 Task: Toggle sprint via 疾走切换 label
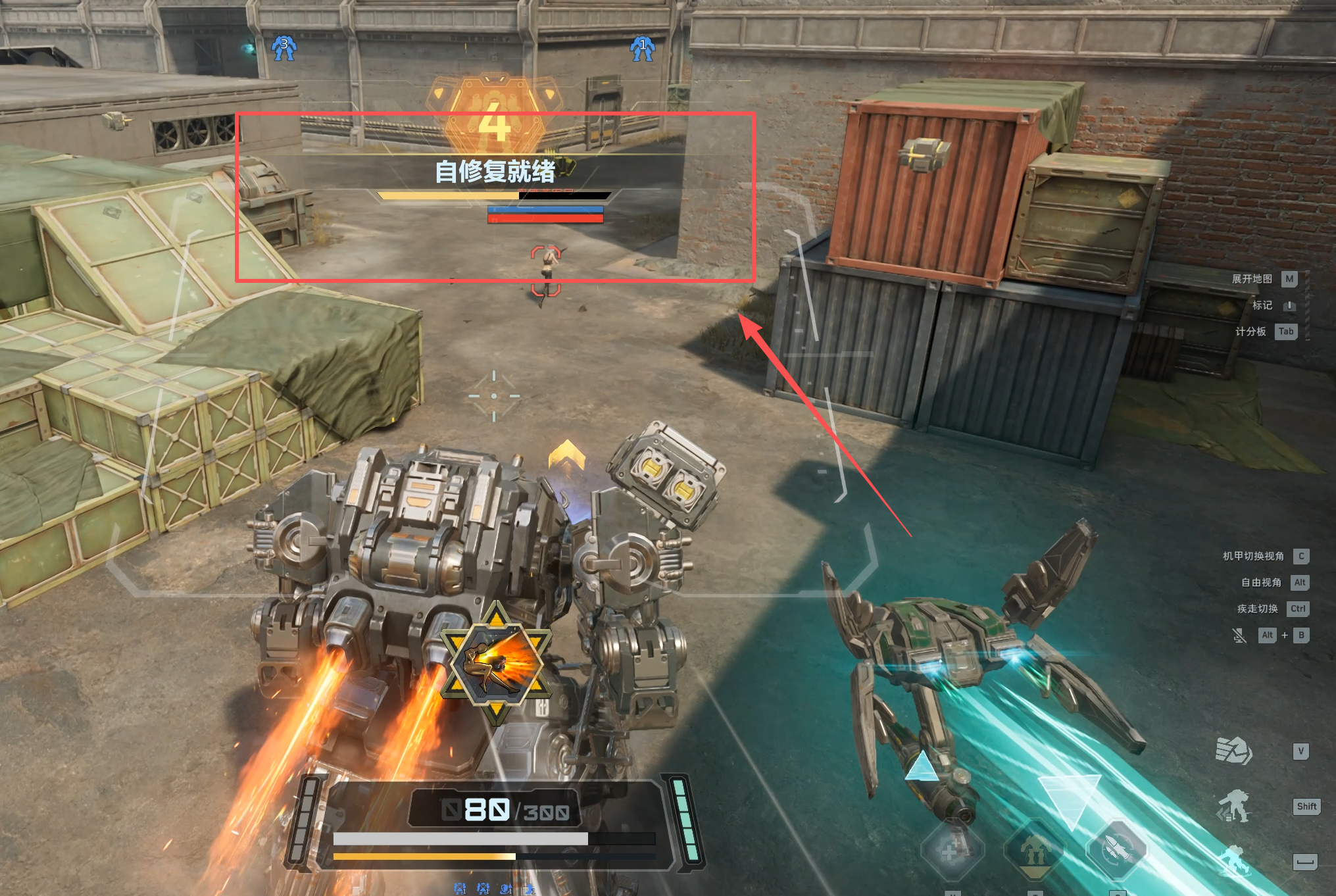coord(1257,609)
